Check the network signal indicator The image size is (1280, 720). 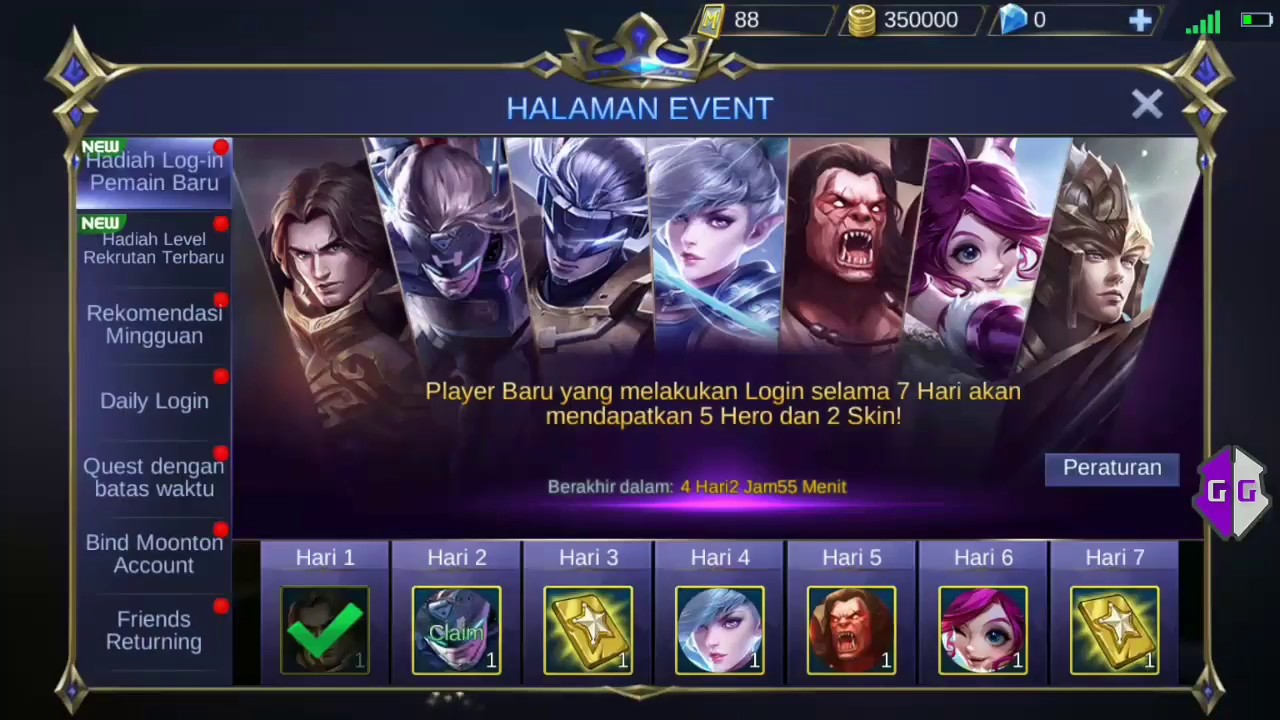(x=1203, y=22)
